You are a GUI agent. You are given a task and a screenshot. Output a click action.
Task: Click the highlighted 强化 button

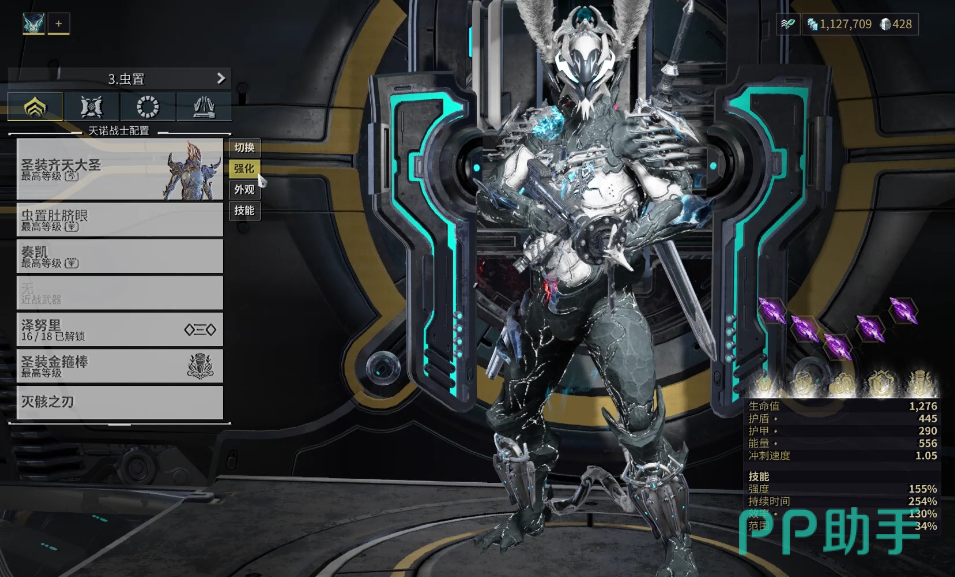(x=244, y=169)
